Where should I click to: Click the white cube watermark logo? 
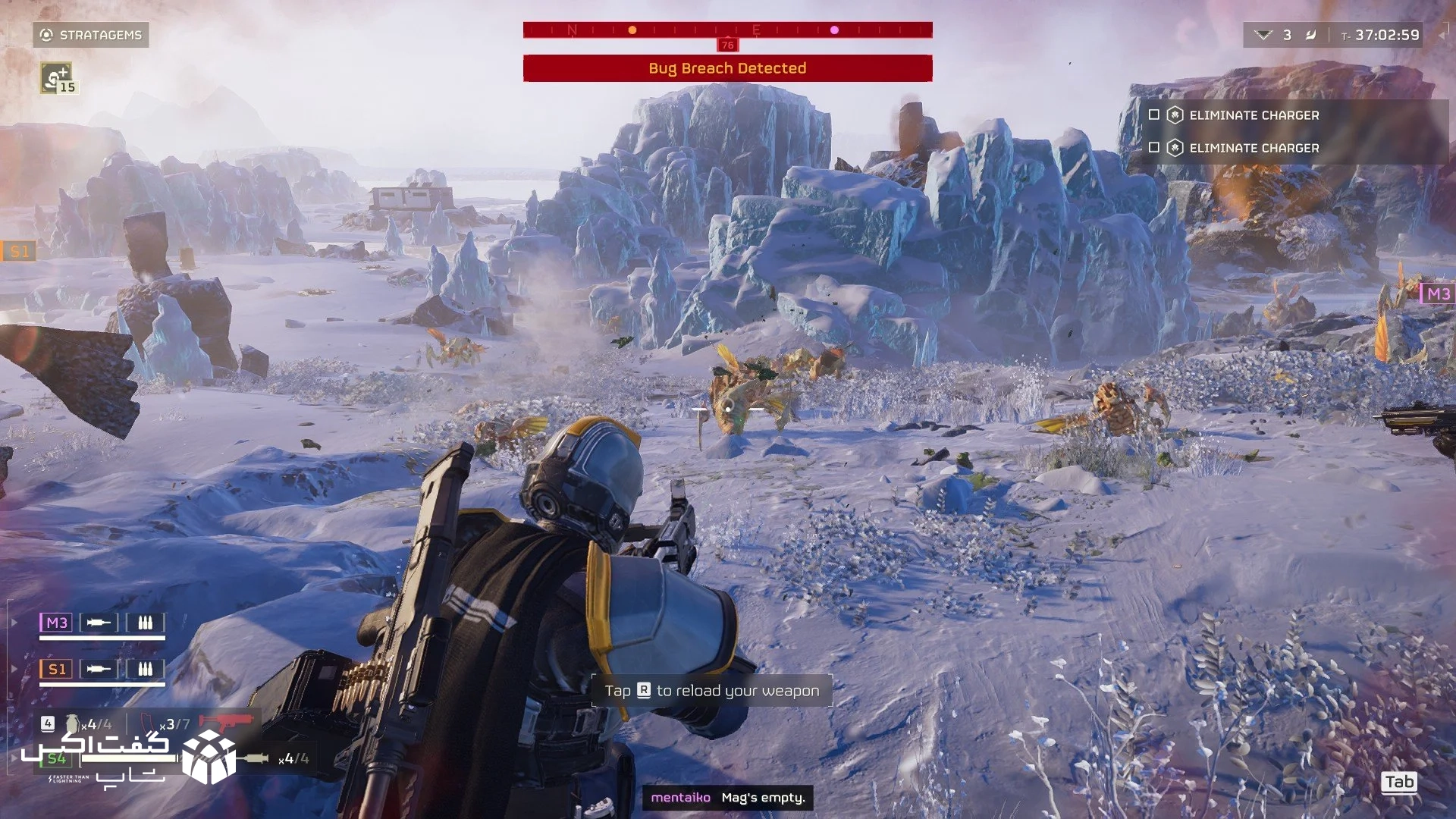click(x=209, y=756)
